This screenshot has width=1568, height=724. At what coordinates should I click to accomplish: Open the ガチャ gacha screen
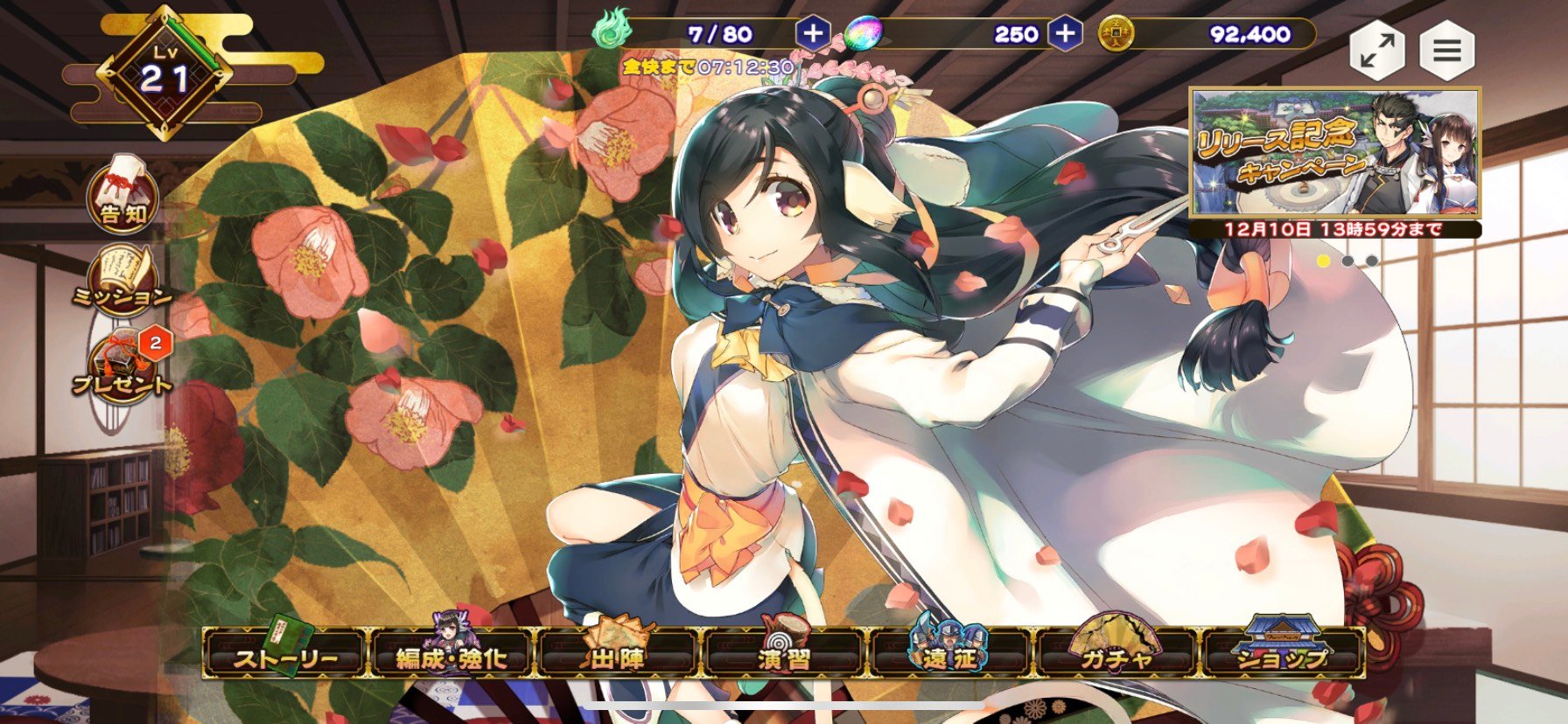pos(1117,656)
